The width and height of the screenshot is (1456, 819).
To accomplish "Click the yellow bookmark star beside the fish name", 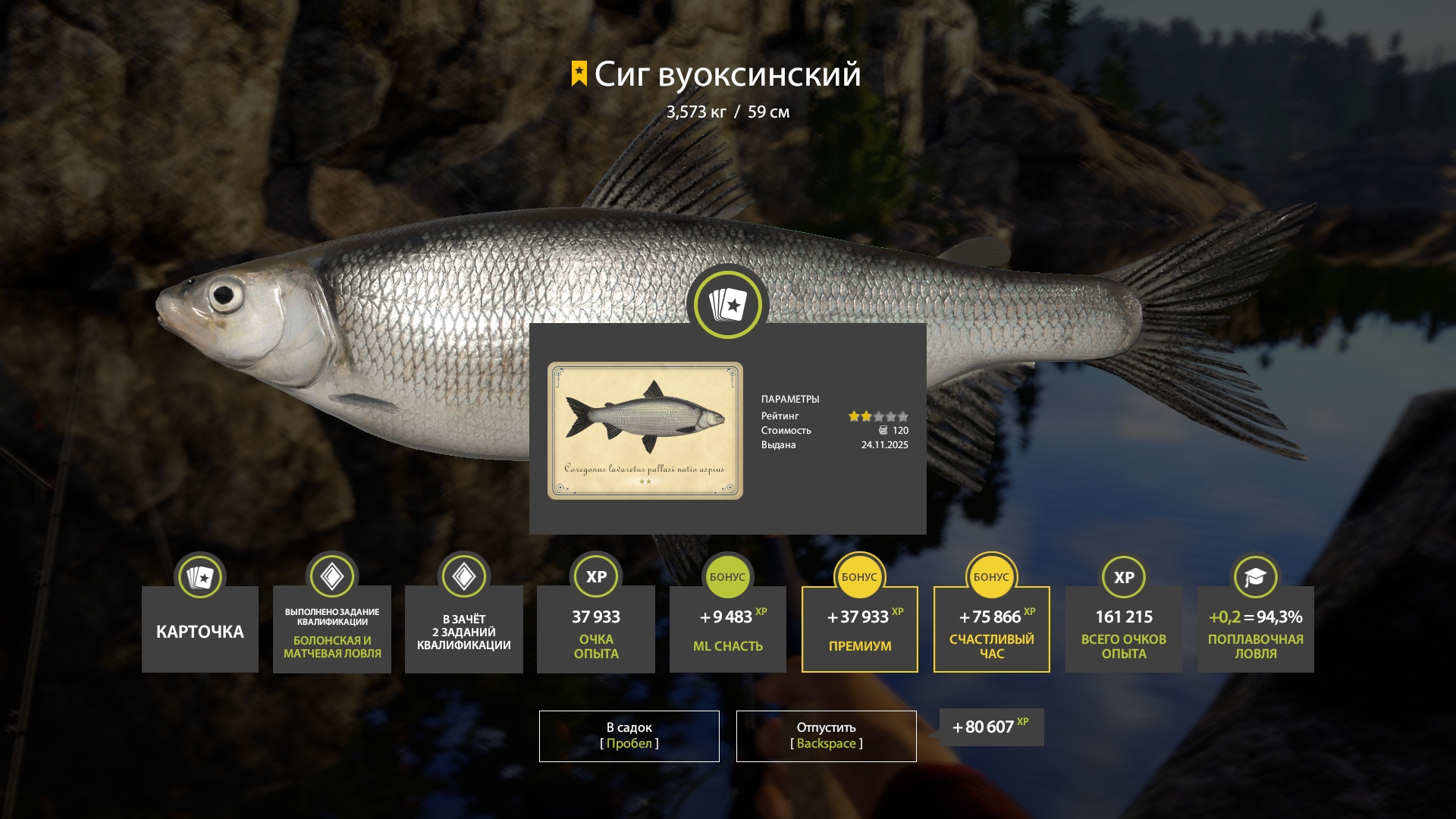I will coord(579,74).
